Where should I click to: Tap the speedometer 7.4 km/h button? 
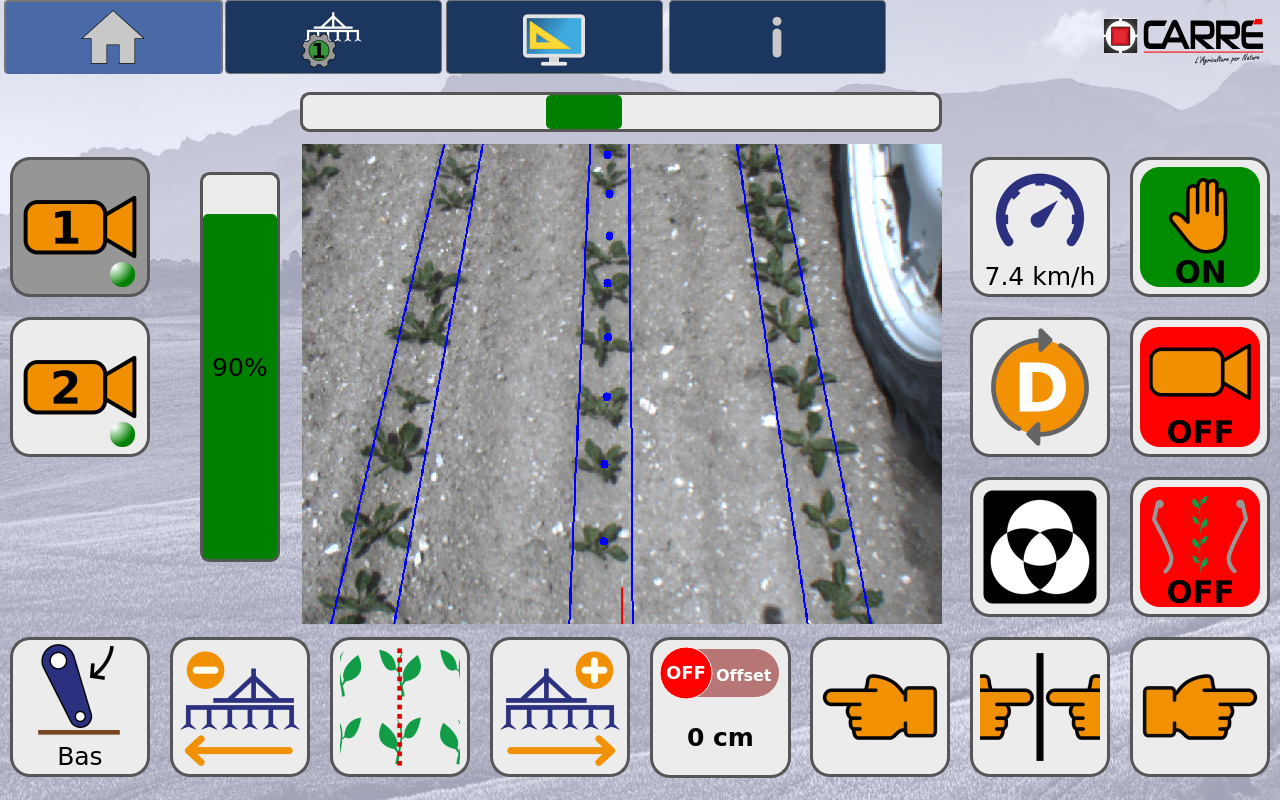pos(1040,227)
